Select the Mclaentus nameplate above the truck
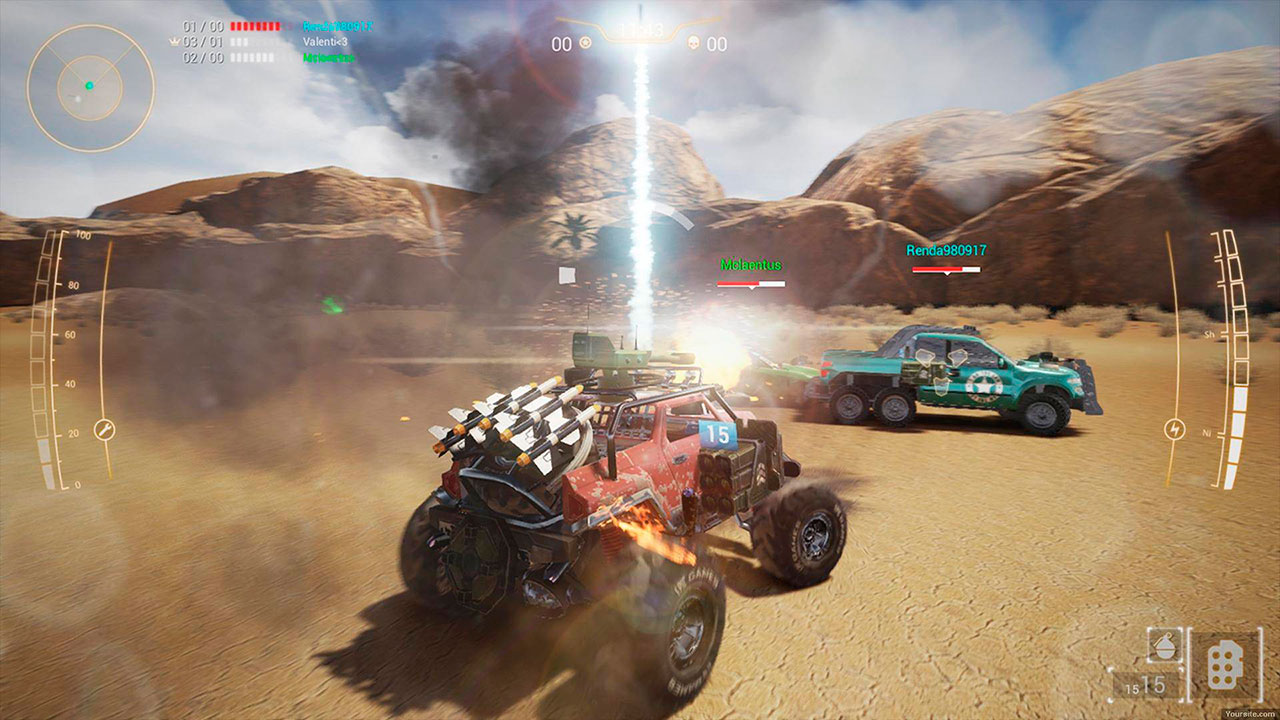1280x720 pixels. pos(751,266)
